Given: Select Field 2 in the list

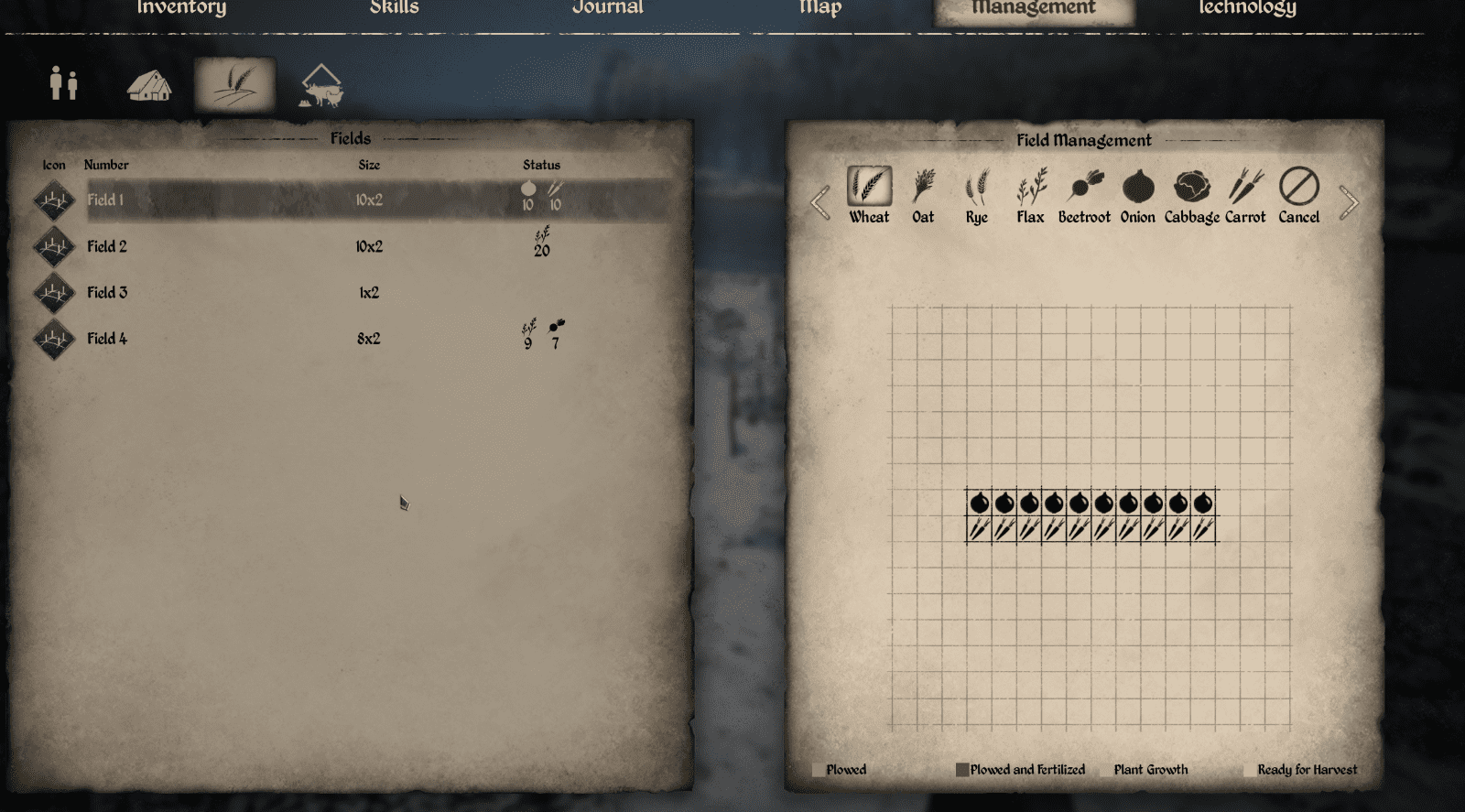Looking at the screenshot, I should 275,246.
